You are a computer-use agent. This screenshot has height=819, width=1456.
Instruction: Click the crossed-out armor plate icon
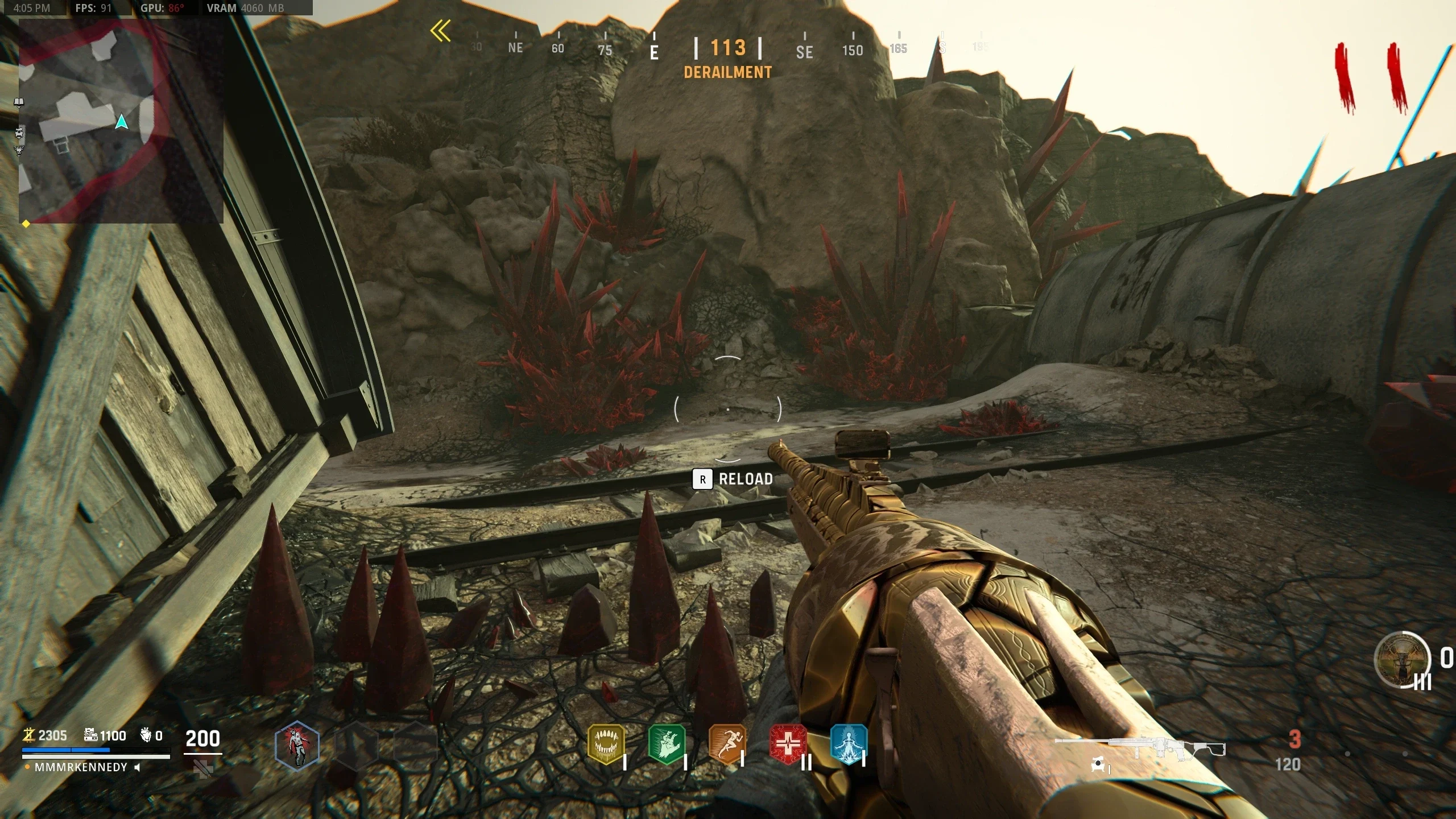click(203, 769)
